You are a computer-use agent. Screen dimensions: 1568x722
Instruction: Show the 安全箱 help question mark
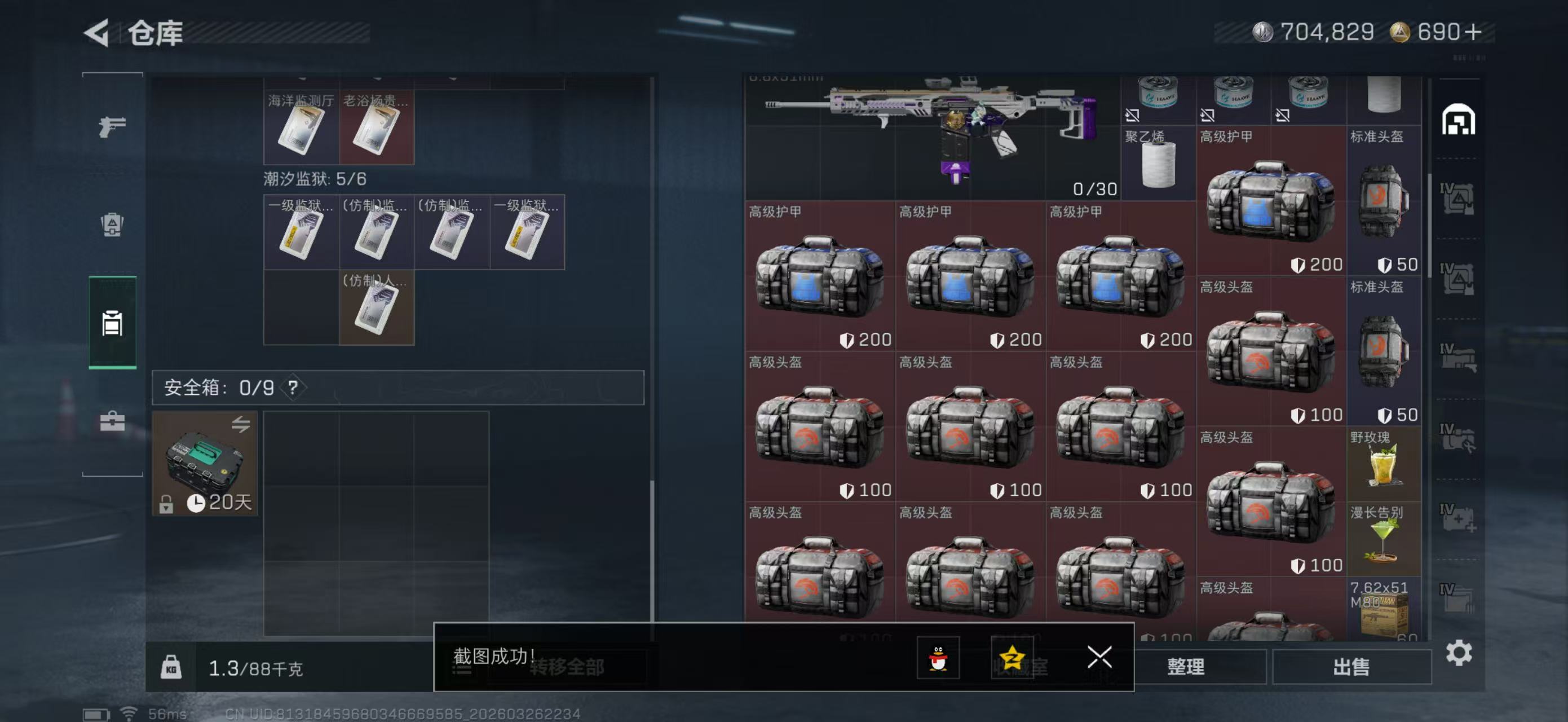click(x=293, y=388)
